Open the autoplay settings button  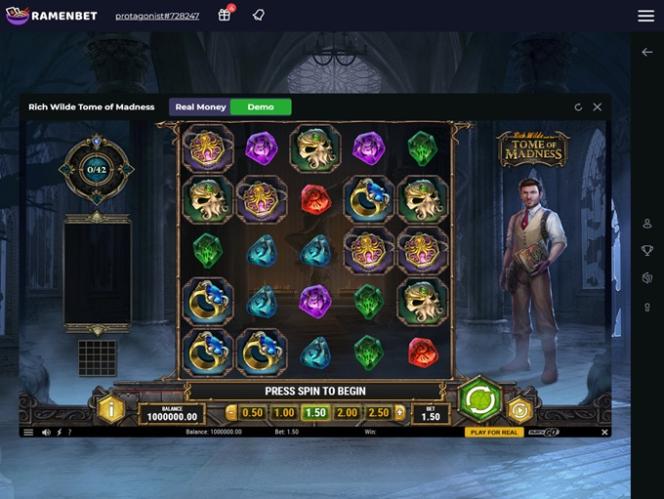(518, 409)
